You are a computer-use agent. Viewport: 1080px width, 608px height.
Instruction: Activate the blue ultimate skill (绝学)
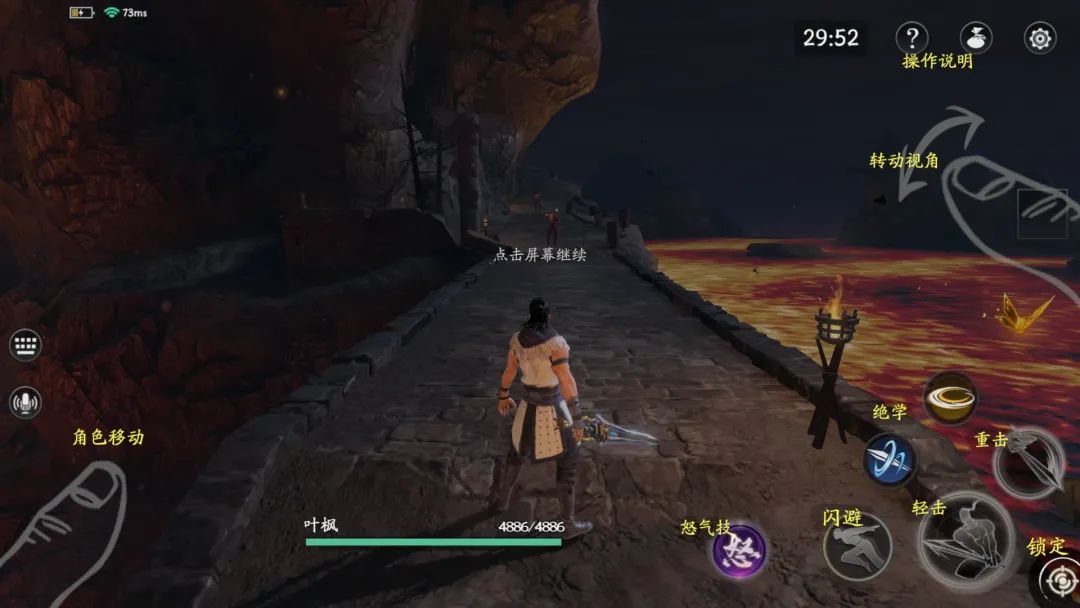click(x=889, y=460)
